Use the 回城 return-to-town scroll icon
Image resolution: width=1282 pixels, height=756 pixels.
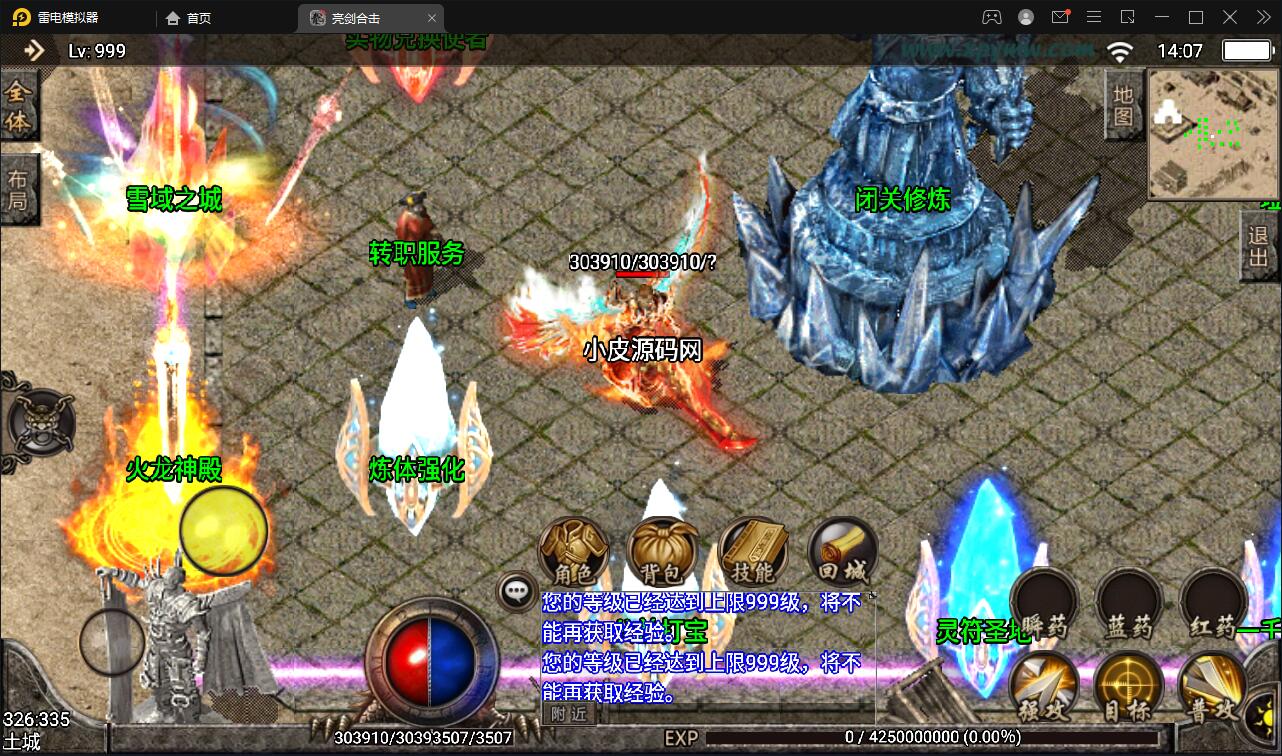tap(842, 551)
